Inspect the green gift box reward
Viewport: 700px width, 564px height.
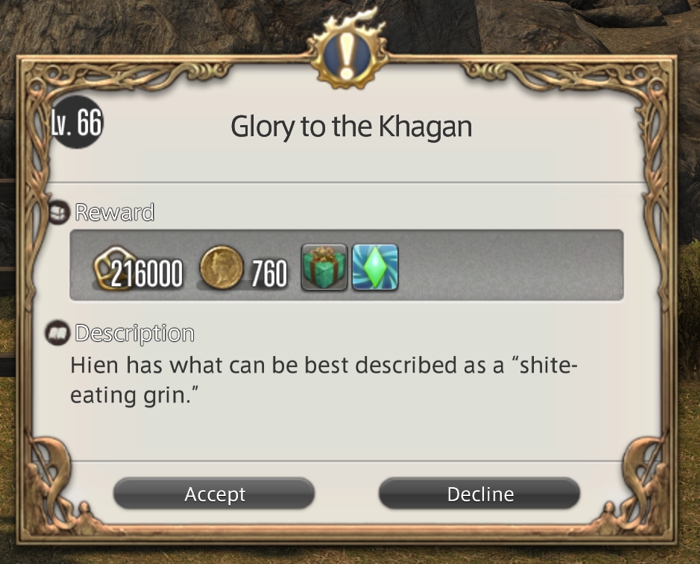[324, 267]
